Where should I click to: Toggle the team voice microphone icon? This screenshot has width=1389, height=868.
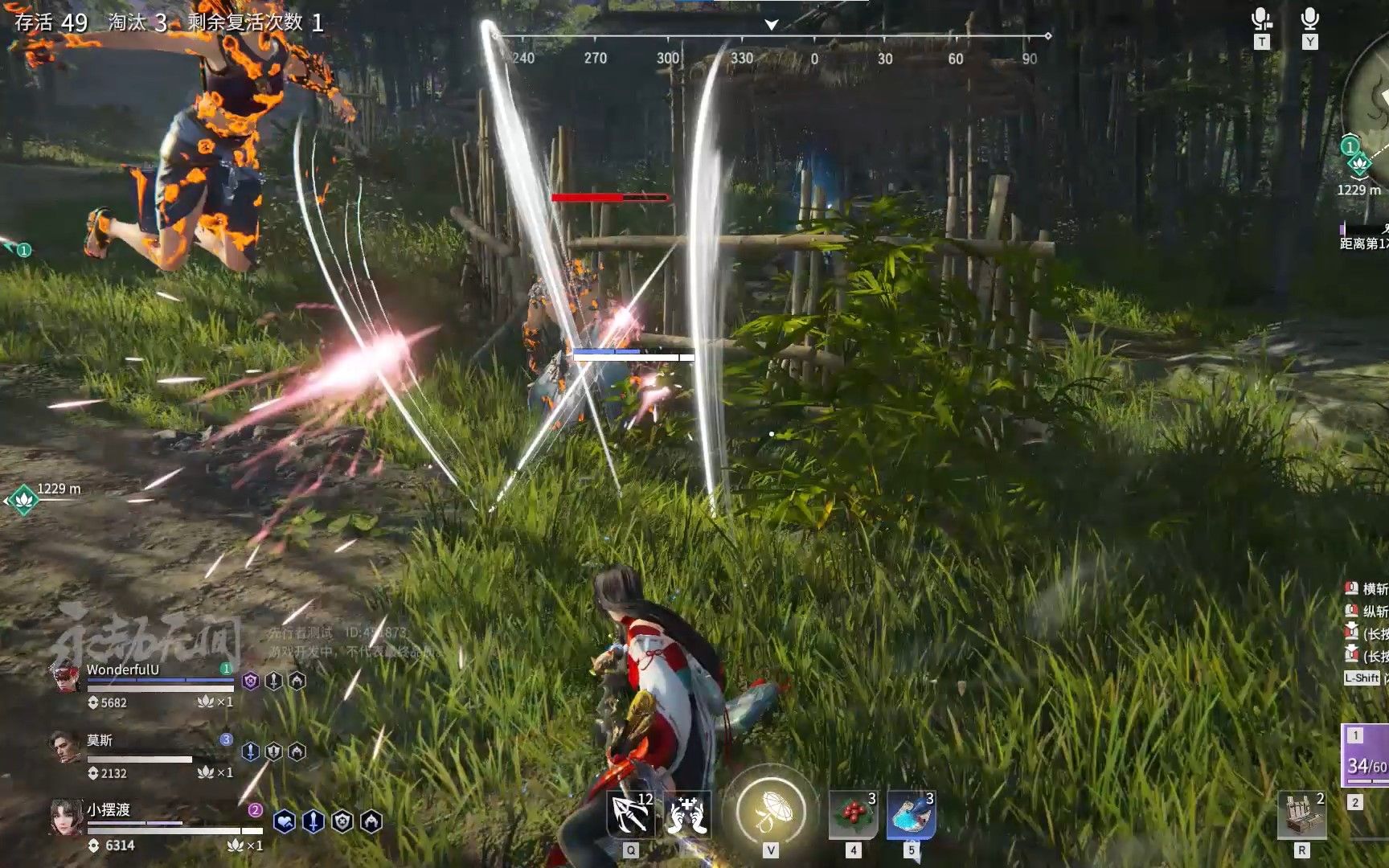pos(1261,20)
